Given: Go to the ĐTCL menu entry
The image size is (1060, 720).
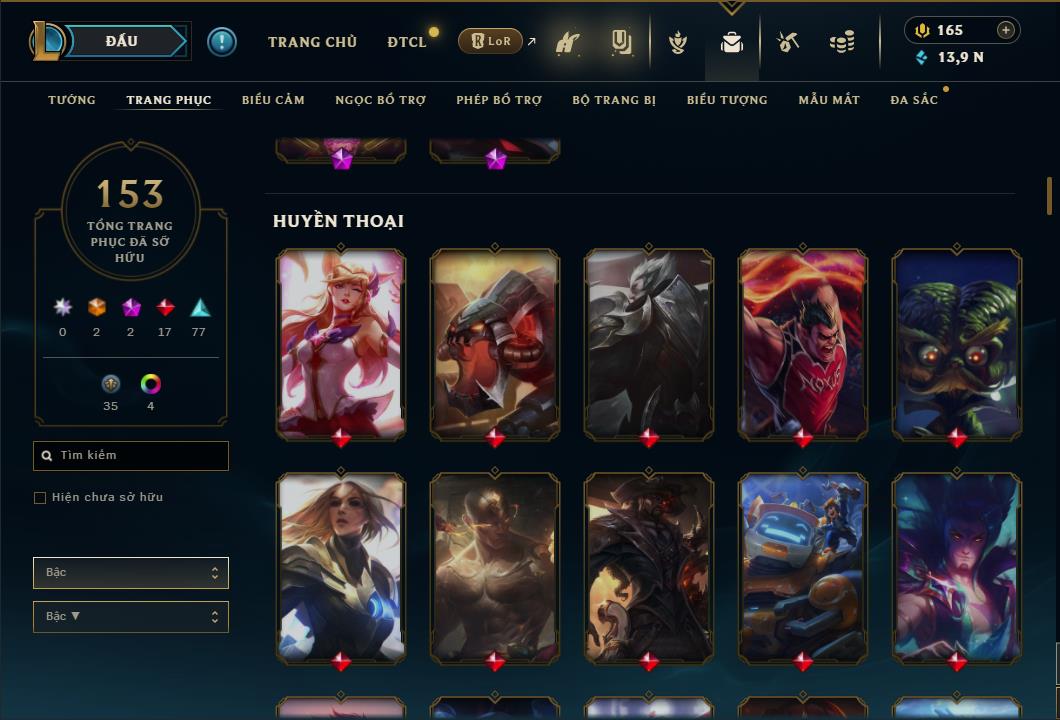Looking at the screenshot, I should pos(407,42).
